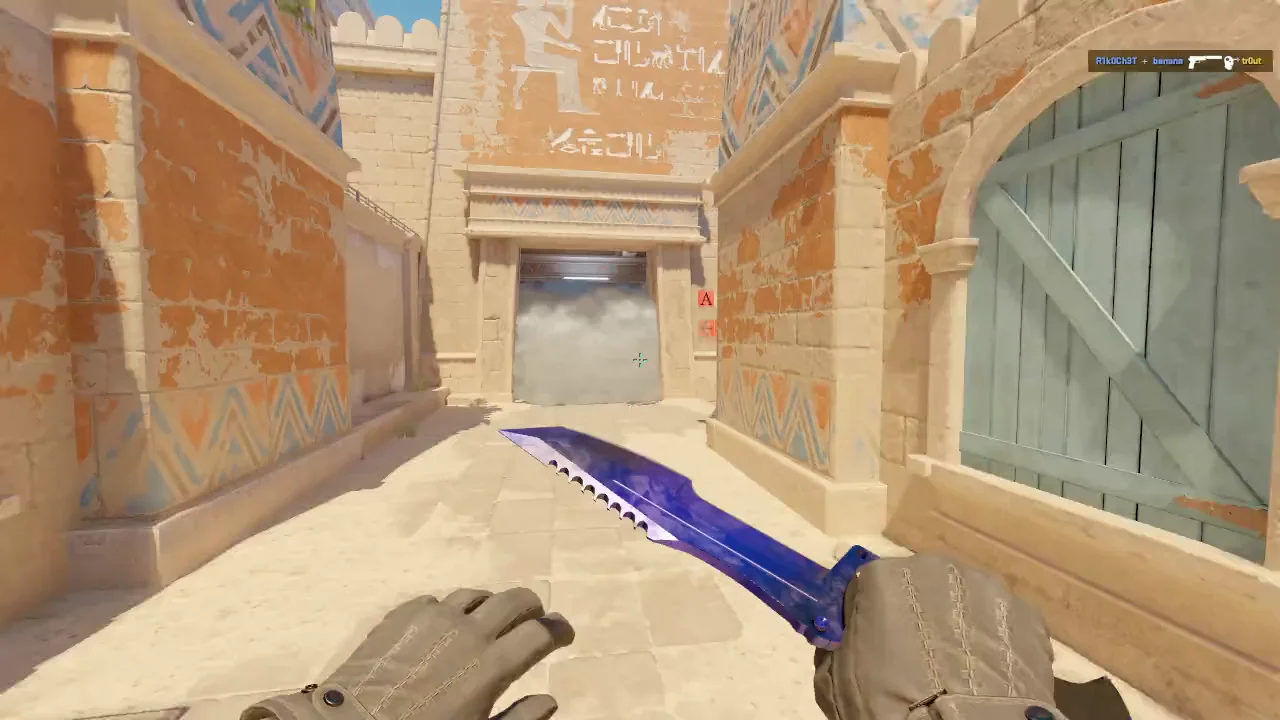Viewport: 1280px width, 720px height.
Task: Select the red A bombsite marker
Action: tap(707, 298)
